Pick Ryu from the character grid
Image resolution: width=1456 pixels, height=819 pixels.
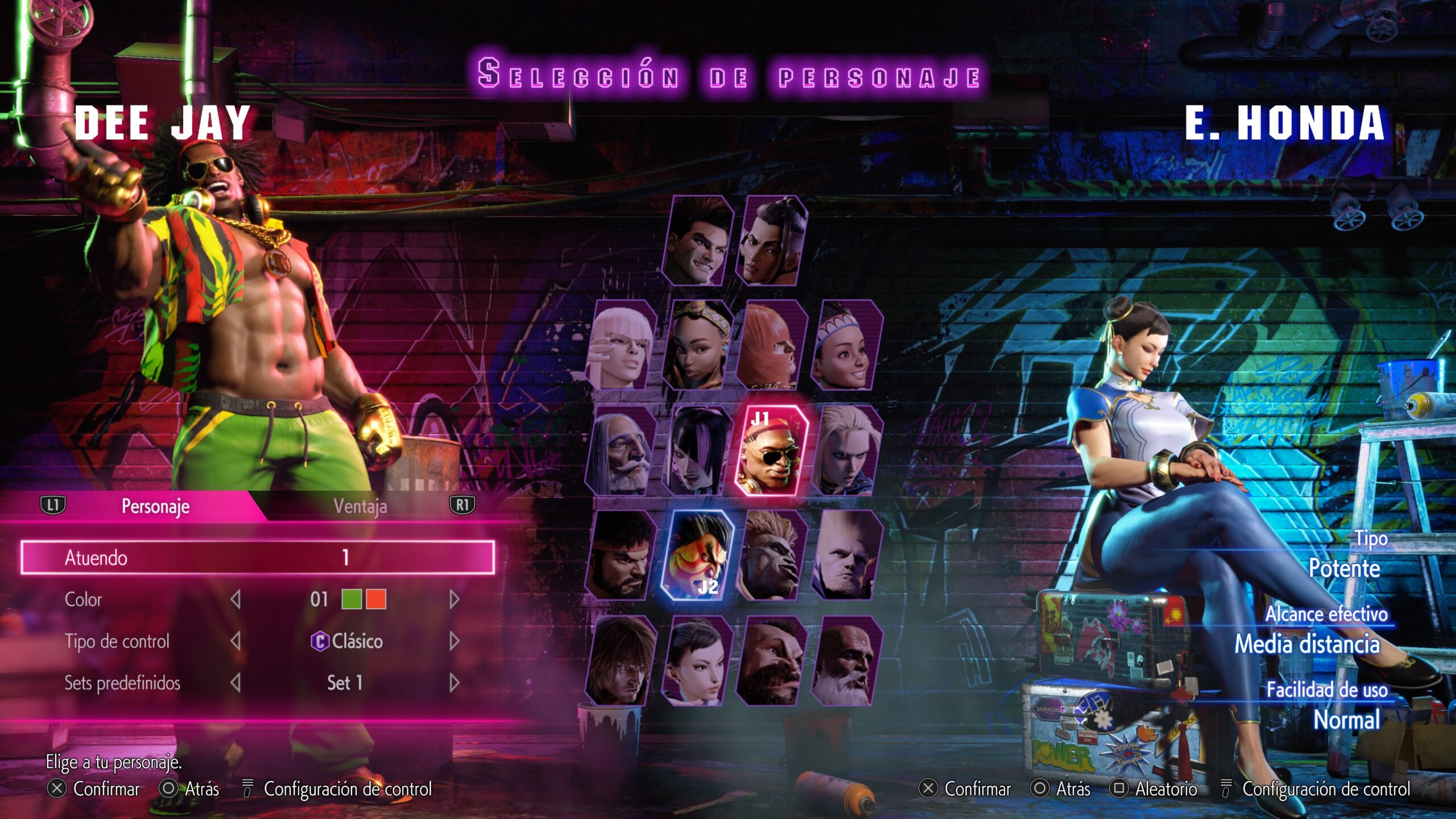621,556
